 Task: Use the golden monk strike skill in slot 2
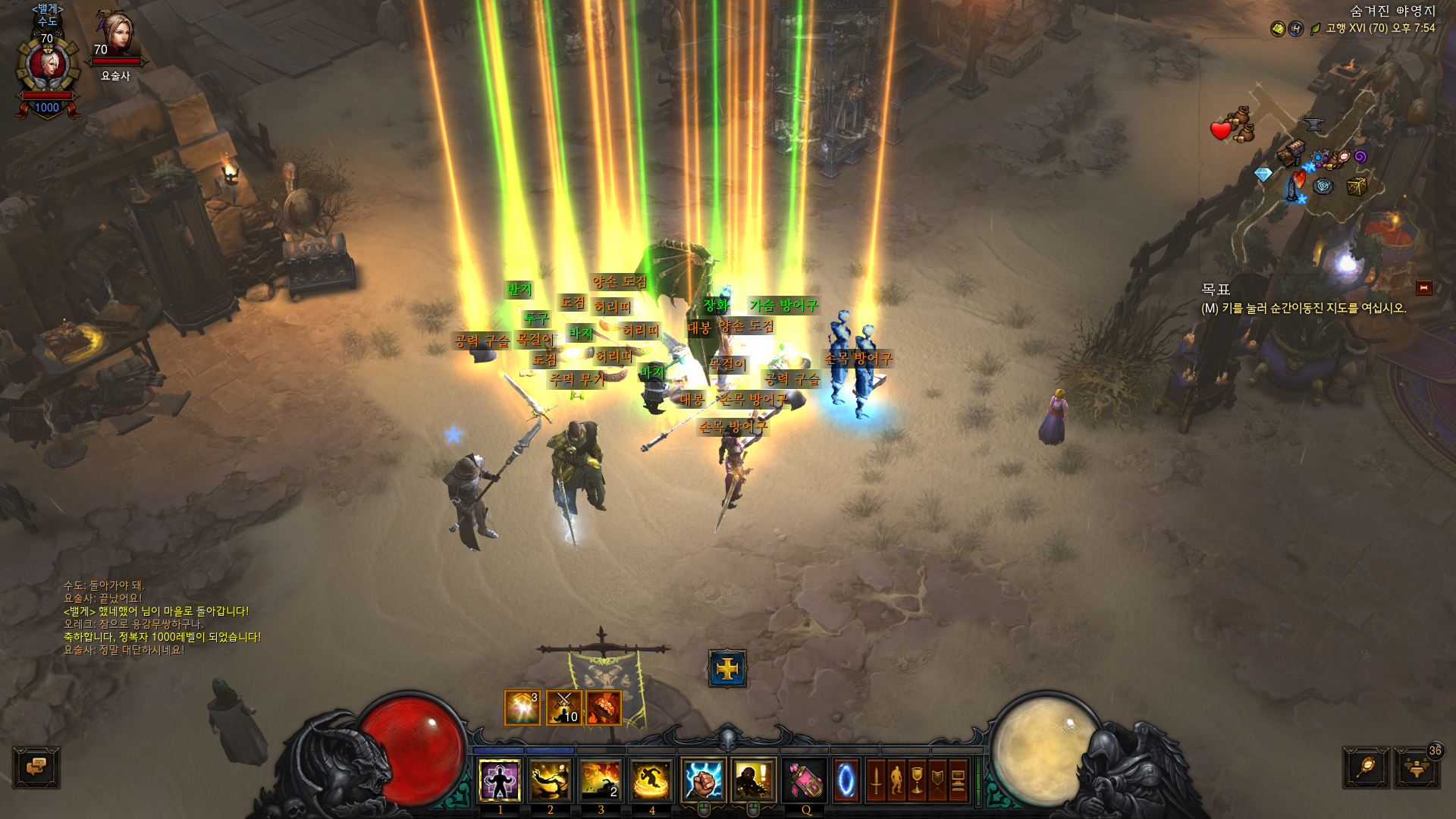coord(551,780)
